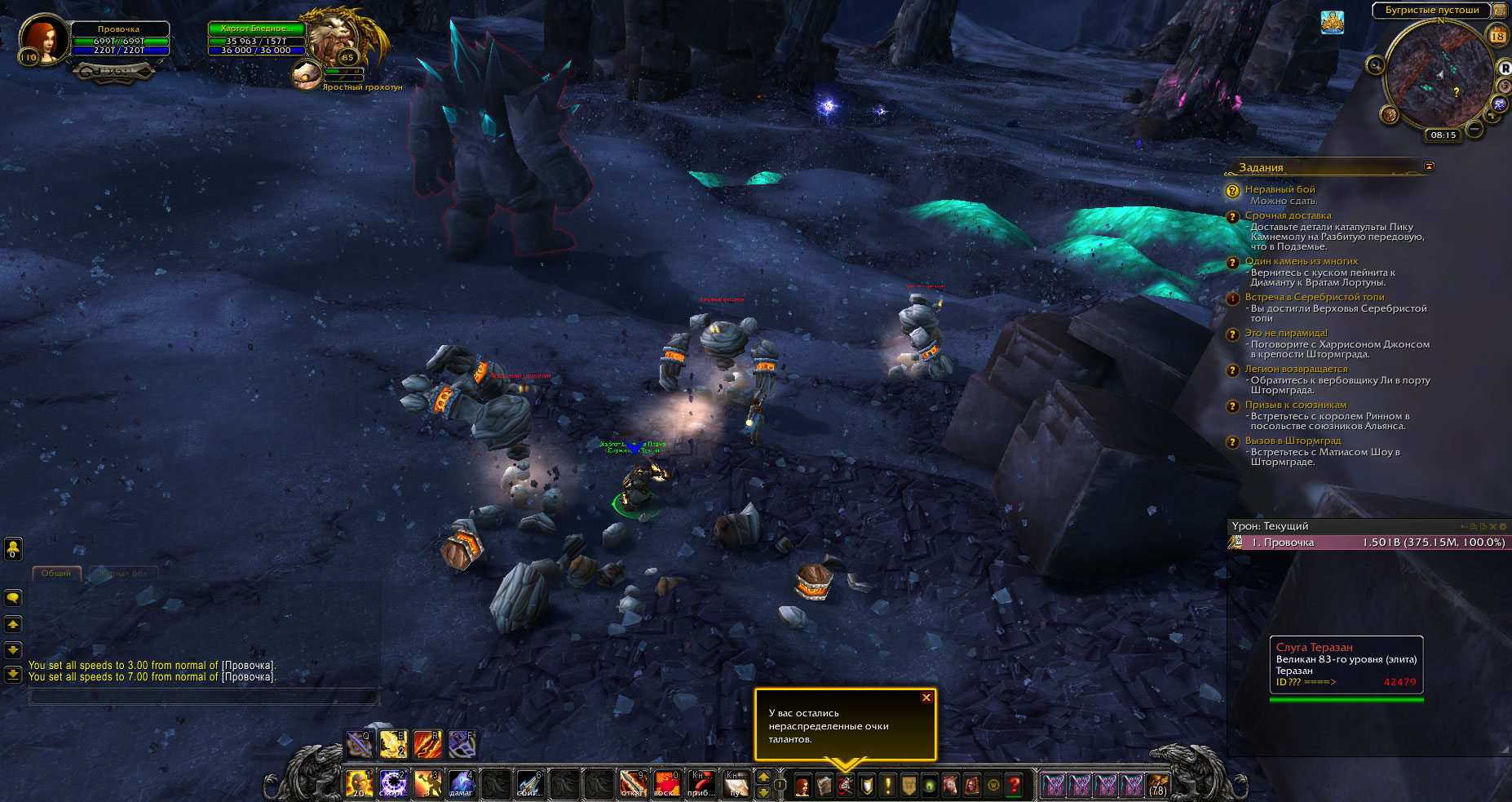Click the chat input field
Screen dimensions: 1512x802
(x=204, y=697)
